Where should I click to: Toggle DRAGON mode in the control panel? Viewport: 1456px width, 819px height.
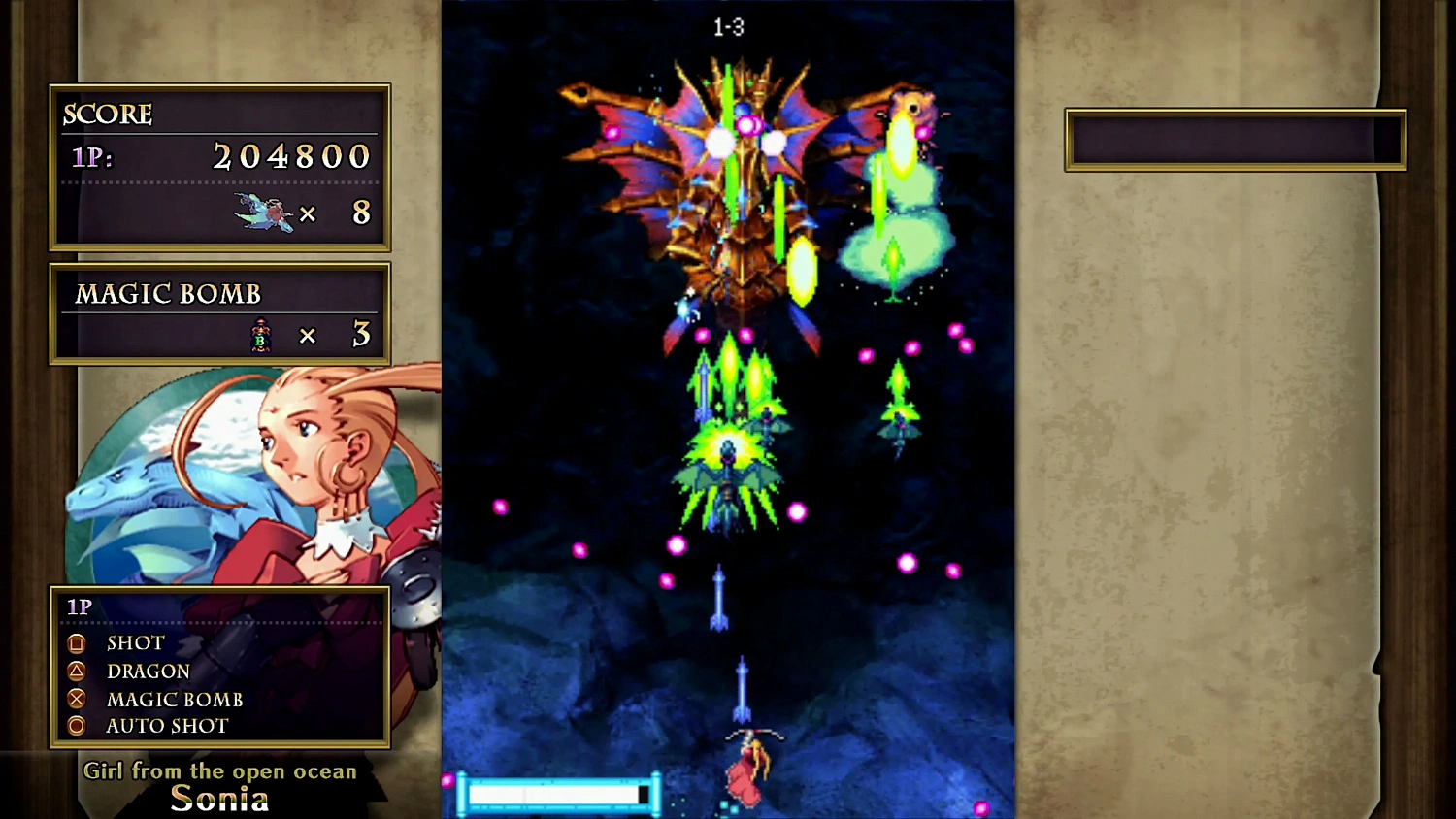coord(148,671)
